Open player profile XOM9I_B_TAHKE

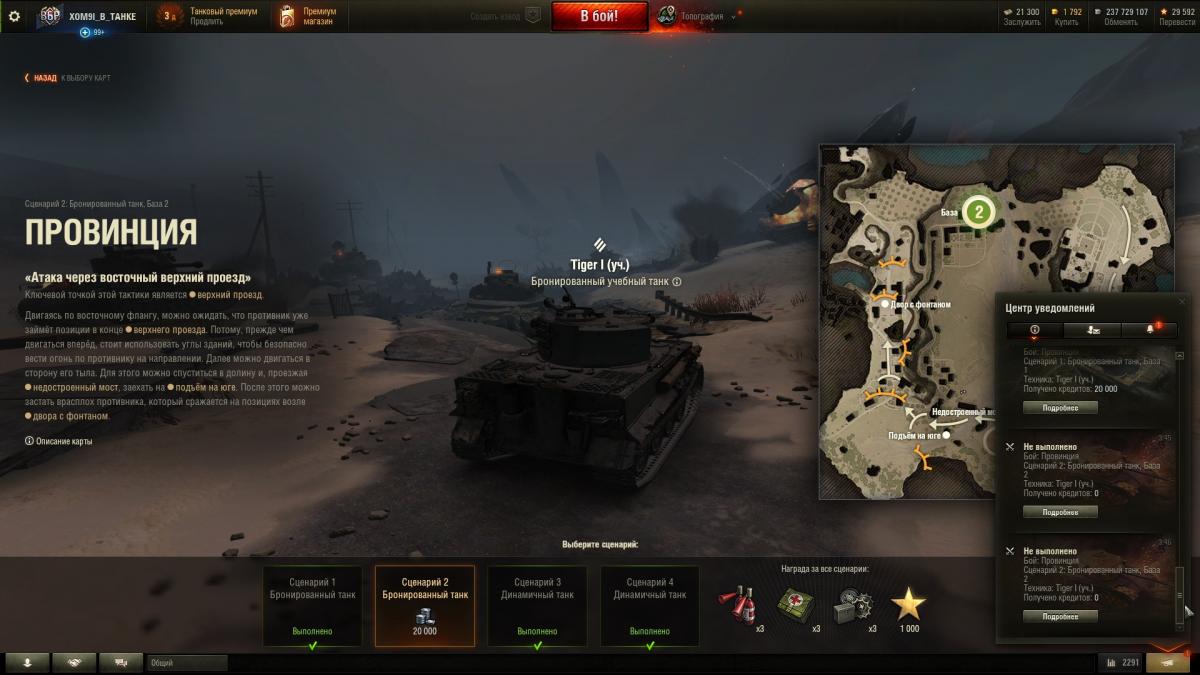click(102, 16)
